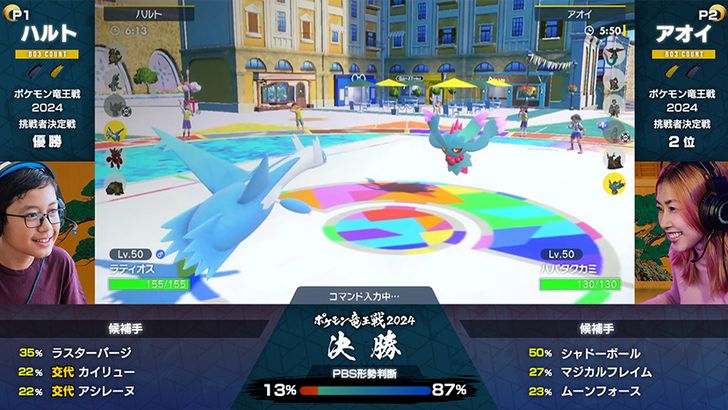728x410 pixels.
Task: Open the P1 ハルト player info panel
Action: pos(47,80)
